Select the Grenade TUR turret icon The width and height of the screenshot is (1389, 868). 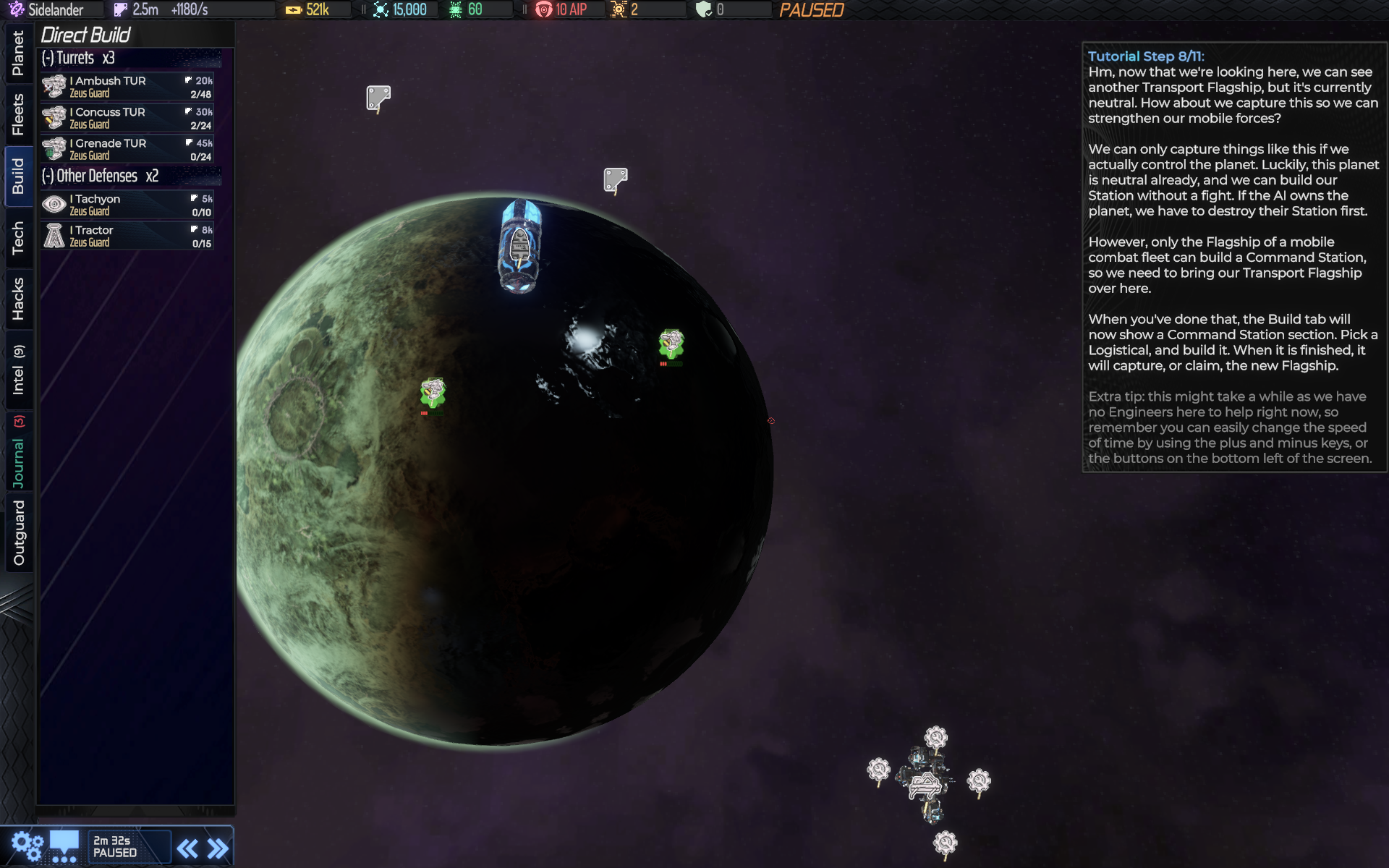pos(54,148)
